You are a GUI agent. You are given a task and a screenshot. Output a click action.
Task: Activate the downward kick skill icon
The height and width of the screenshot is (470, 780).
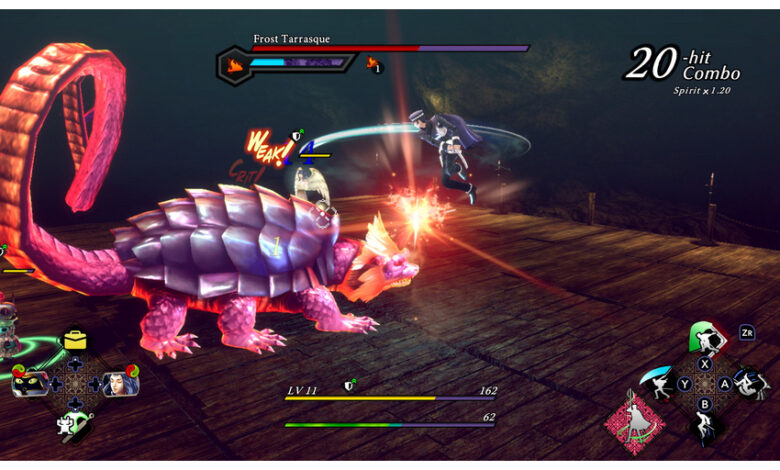coord(706,428)
